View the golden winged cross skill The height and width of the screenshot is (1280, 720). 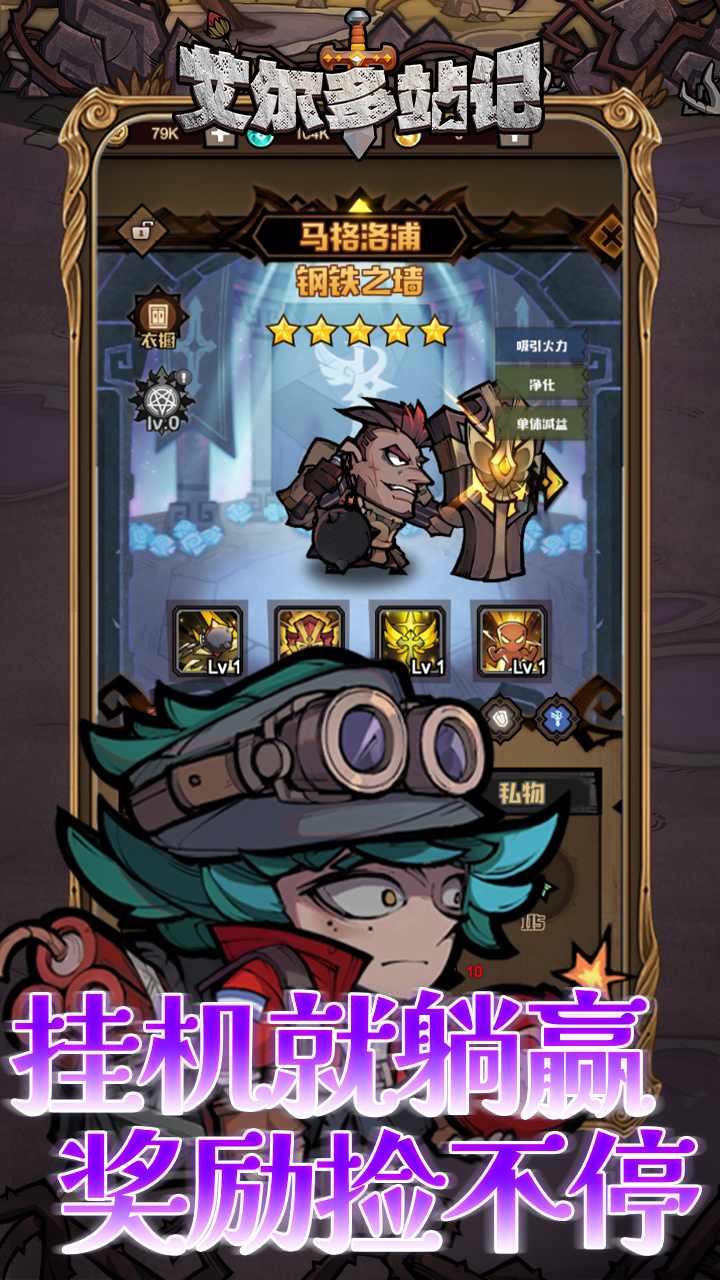pyautogui.click(x=410, y=641)
